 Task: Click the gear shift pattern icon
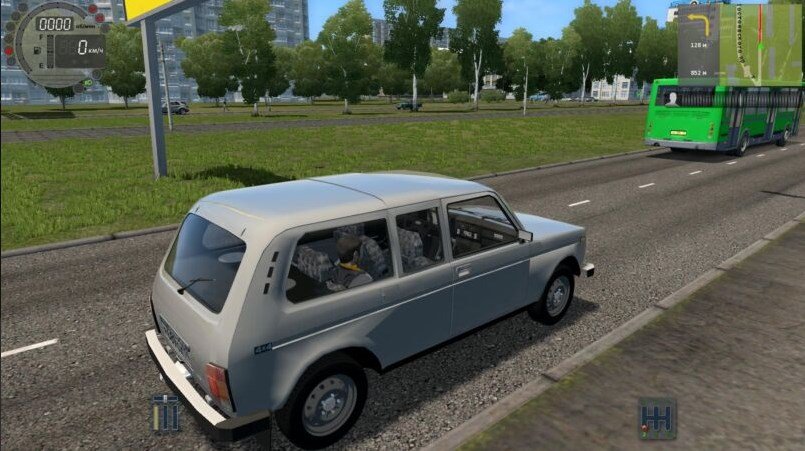coord(657,418)
